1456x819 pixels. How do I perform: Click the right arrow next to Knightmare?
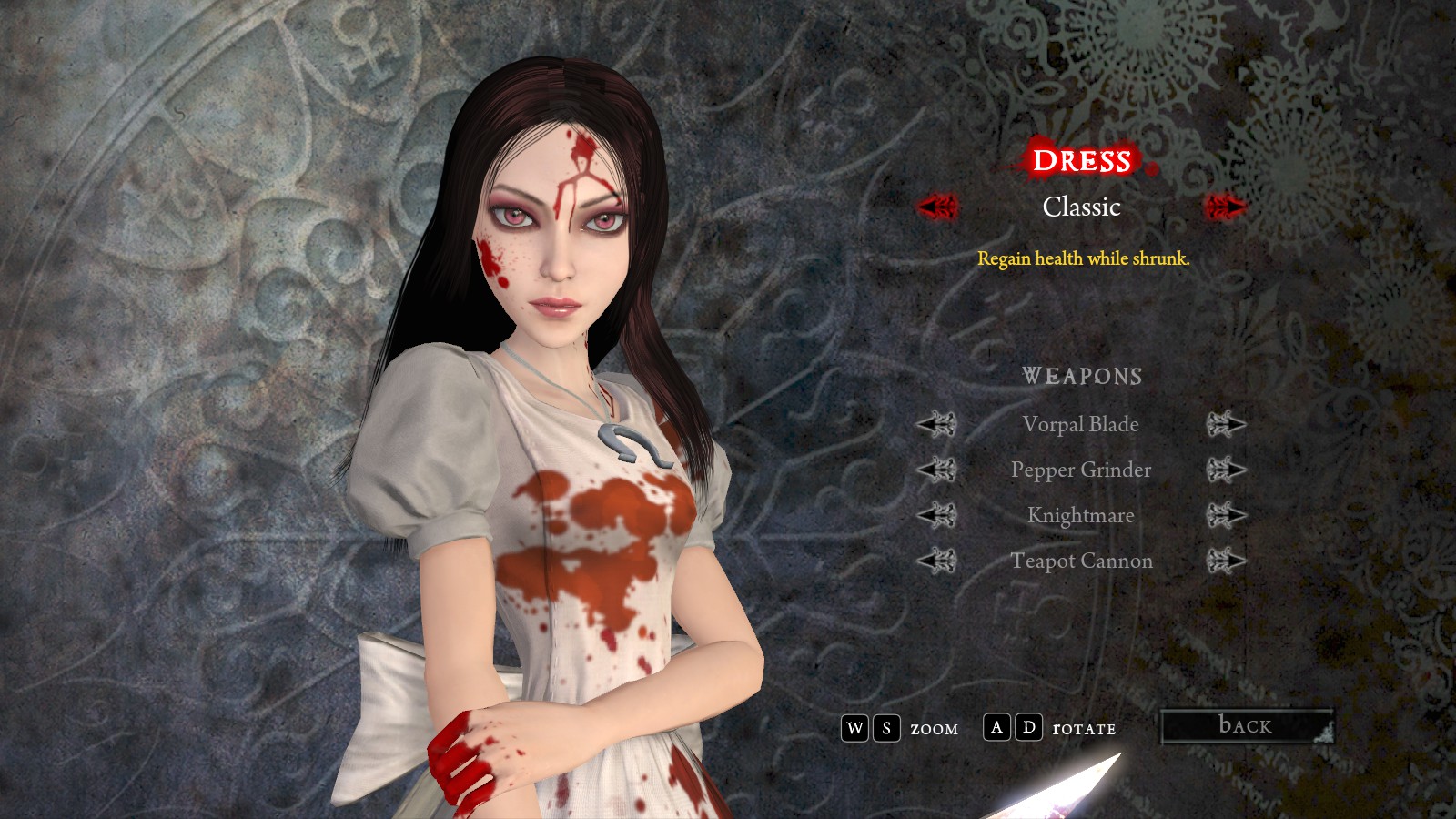pyautogui.click(x=1225, y=515)
